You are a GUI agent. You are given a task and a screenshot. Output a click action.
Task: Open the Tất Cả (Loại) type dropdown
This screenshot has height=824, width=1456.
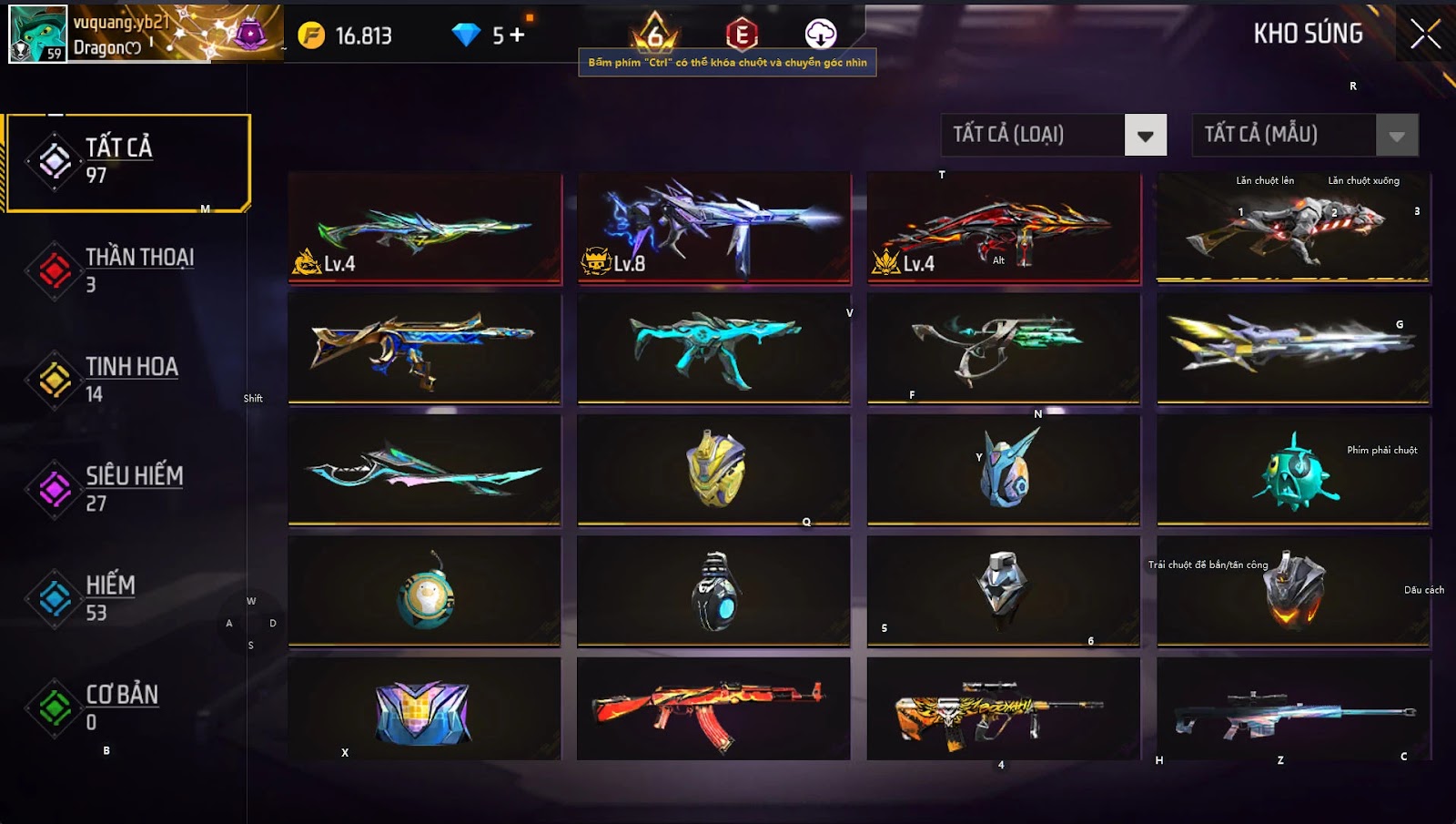(1145, 136)
